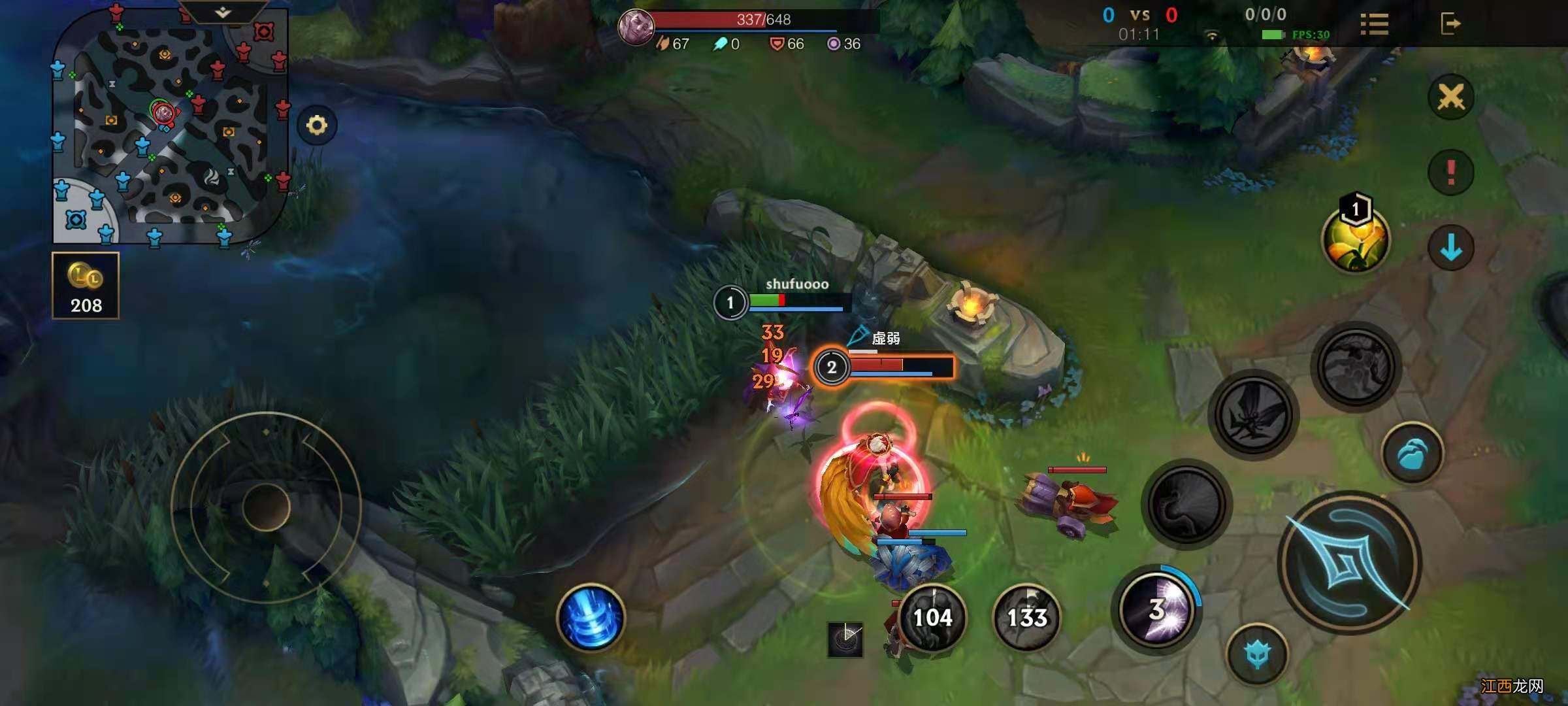Screen dimensions: 1568x706
Task: Open settings via the gear icon
Action: coord(317,125)
